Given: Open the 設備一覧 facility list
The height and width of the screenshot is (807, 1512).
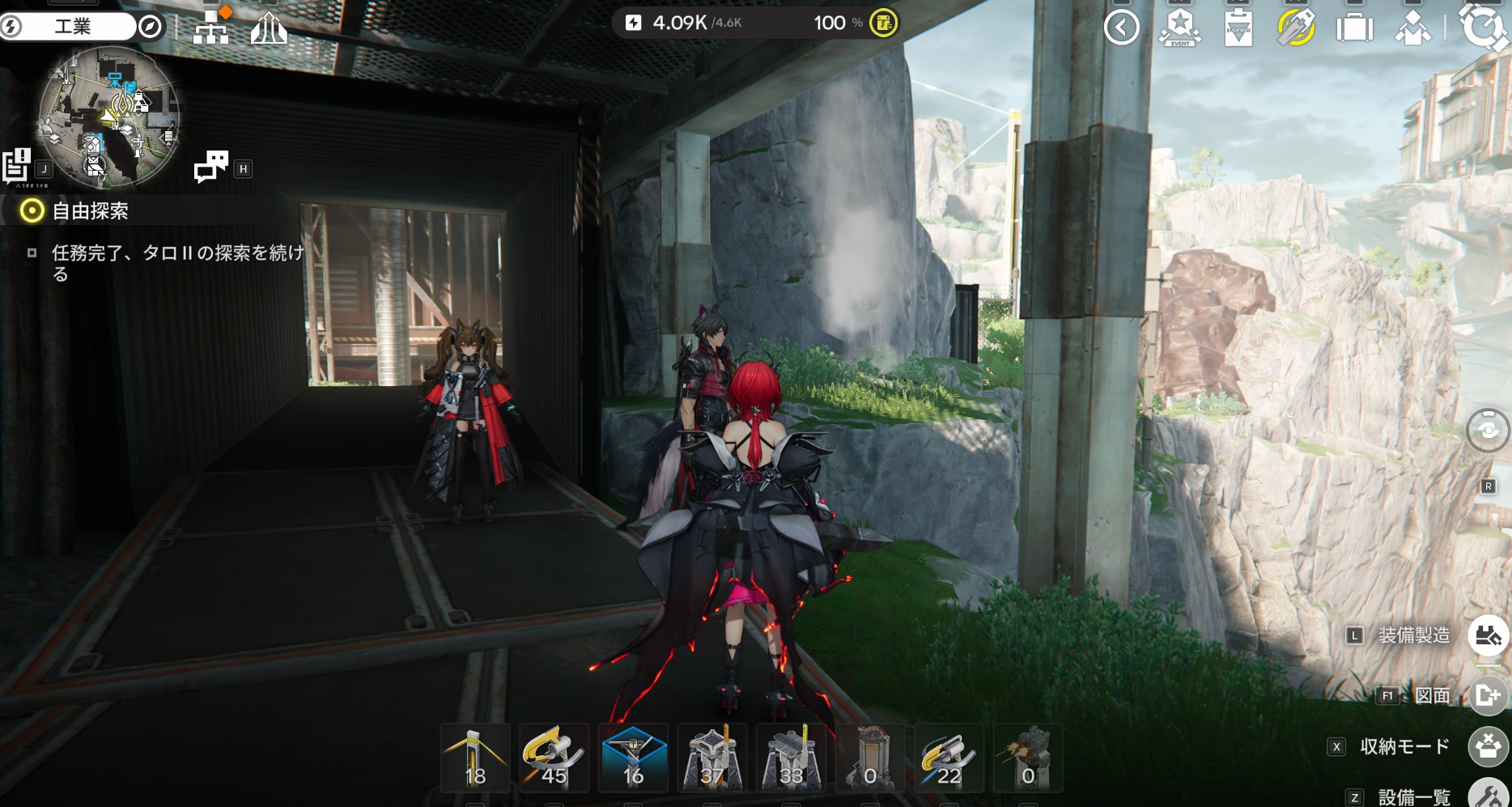Looking at the screenshot, I should click(1488, 795).
